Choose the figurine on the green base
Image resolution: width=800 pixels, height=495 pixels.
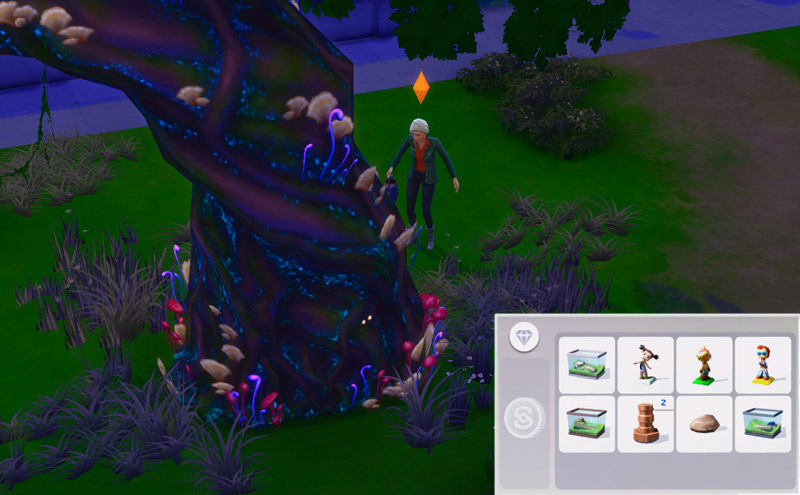(704, 365)
